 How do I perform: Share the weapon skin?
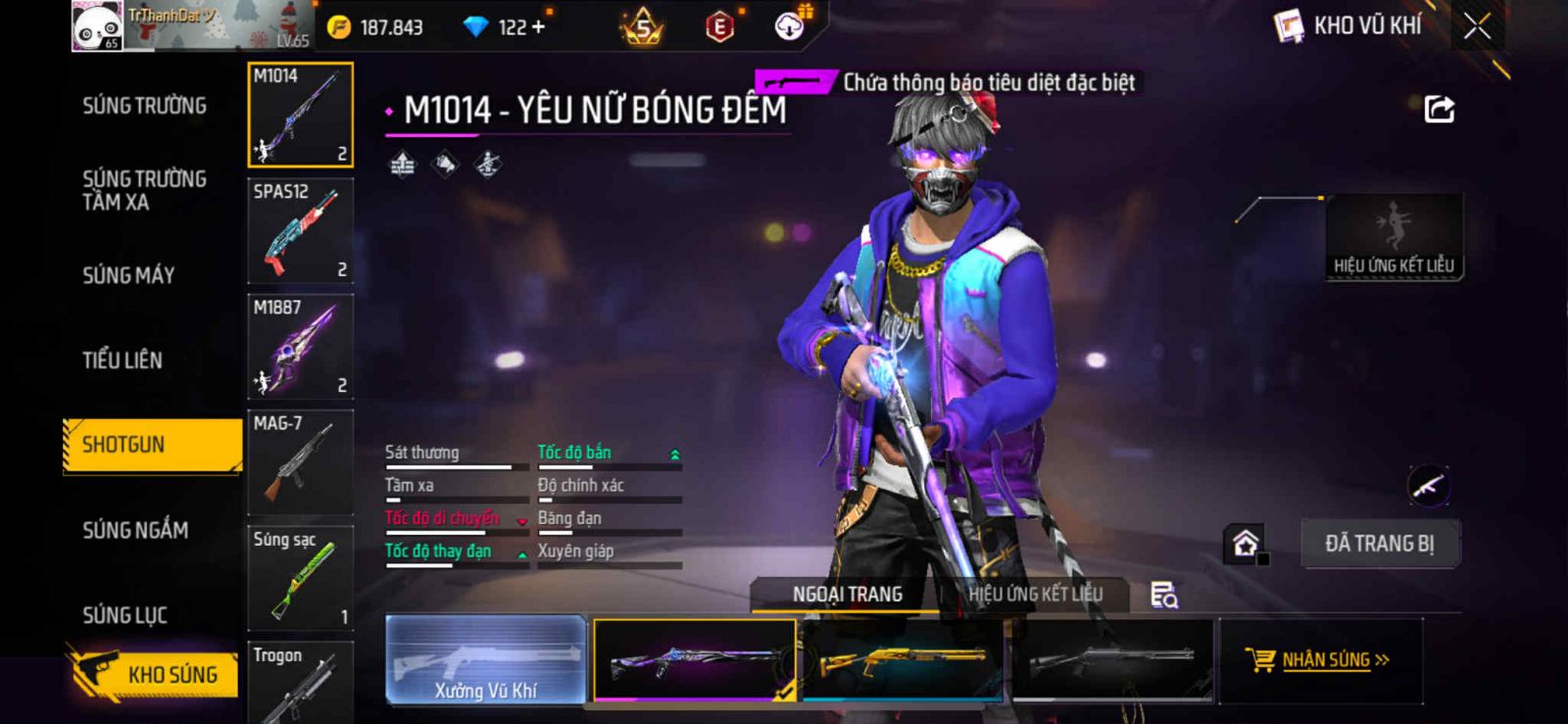(x=1439, y=109)
